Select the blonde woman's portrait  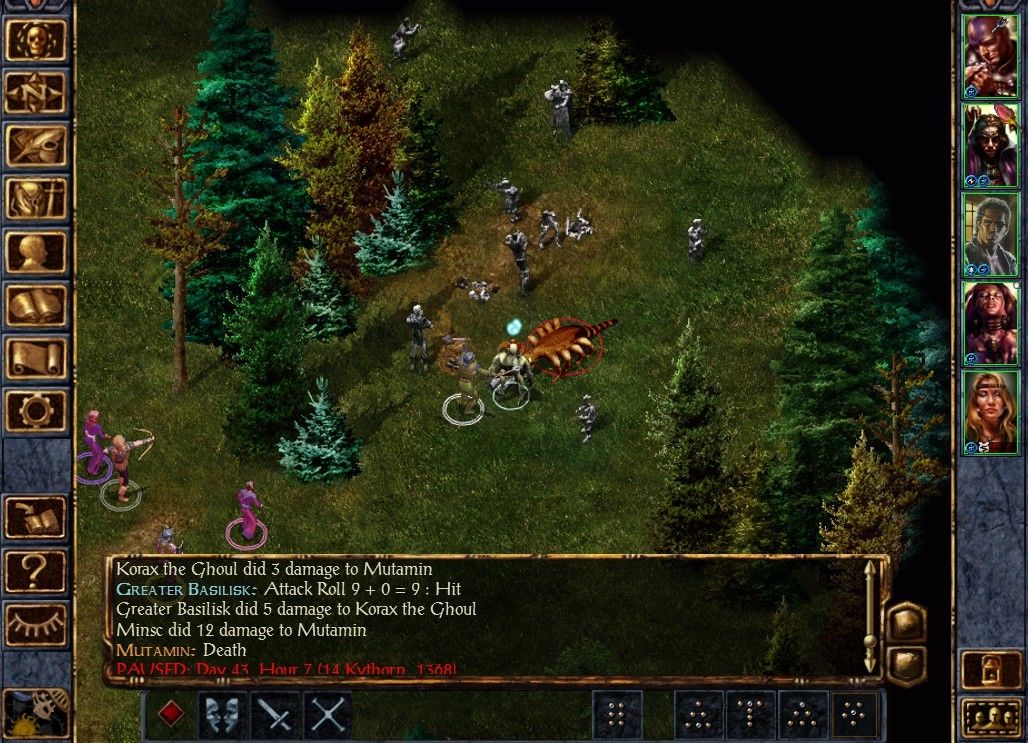[x=990, y=412]
